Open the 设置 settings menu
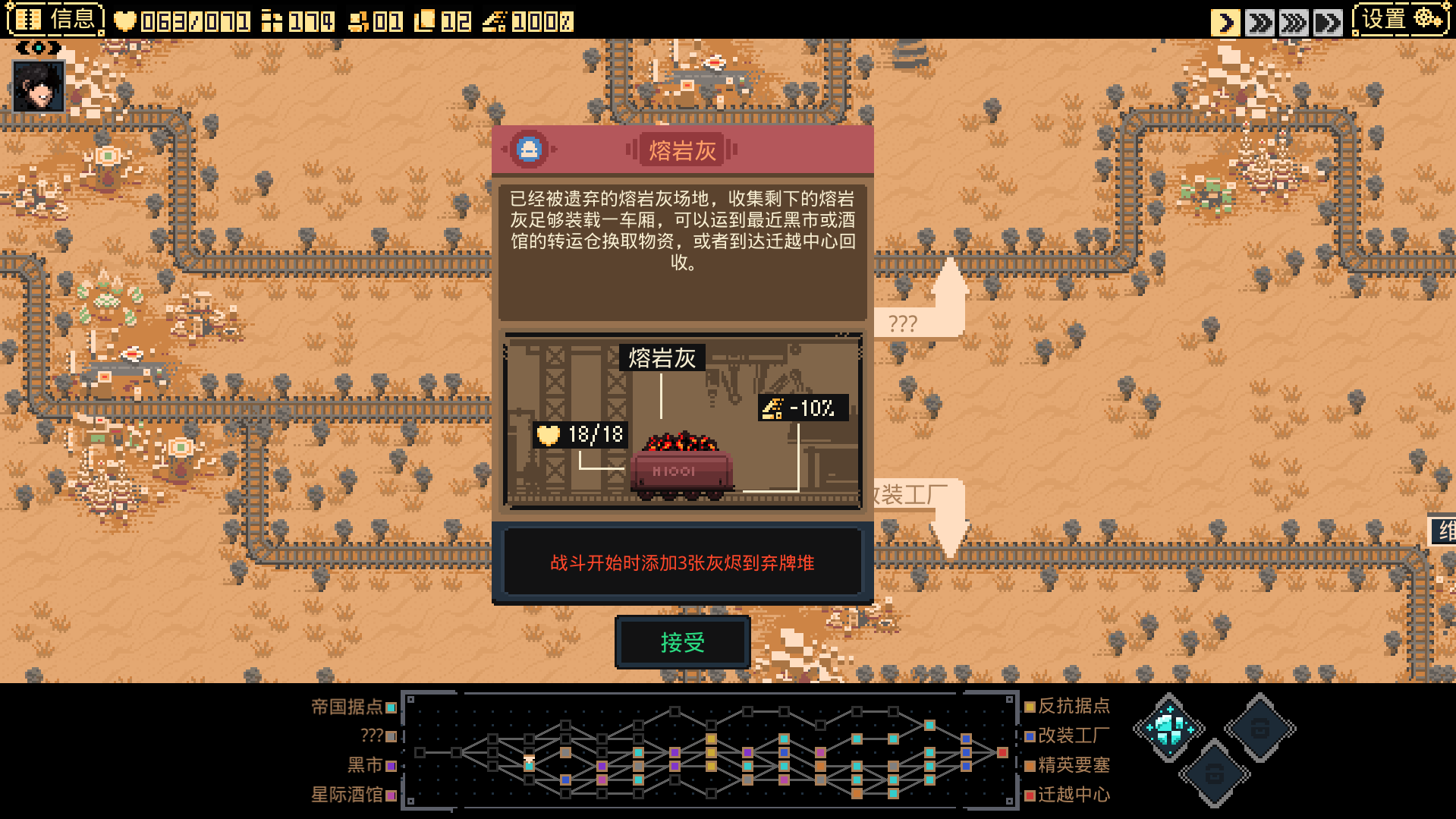This screenshot has width=1456, height=819. (x=1401, y=20)
